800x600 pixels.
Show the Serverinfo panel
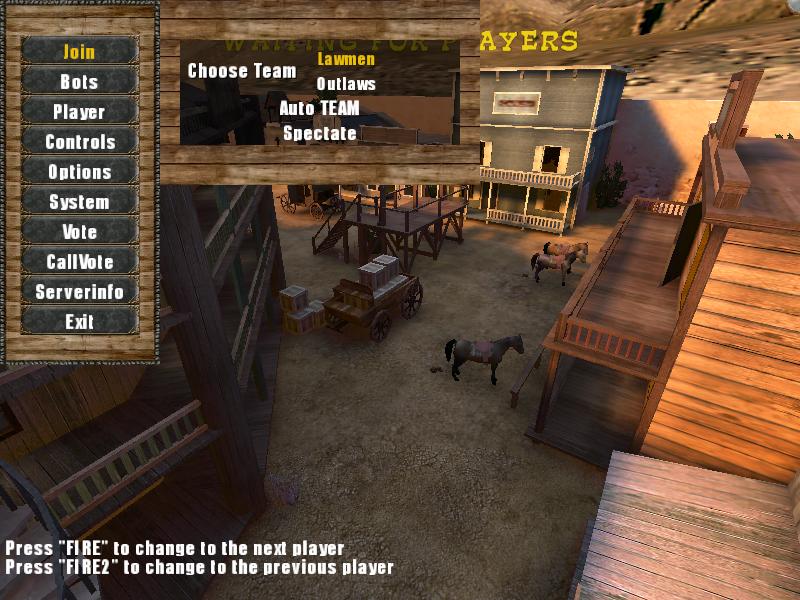click(x=79, y=291)
